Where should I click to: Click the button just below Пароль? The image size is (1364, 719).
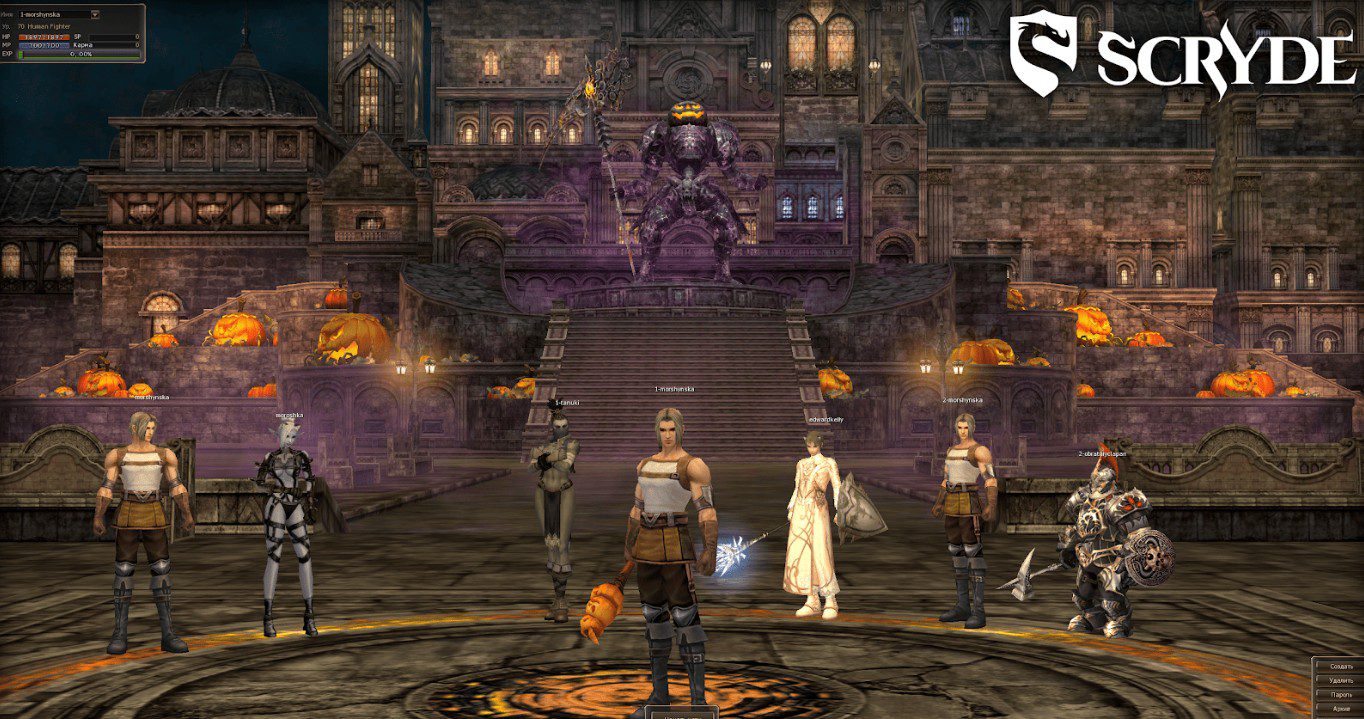(x=1339, y=708)
